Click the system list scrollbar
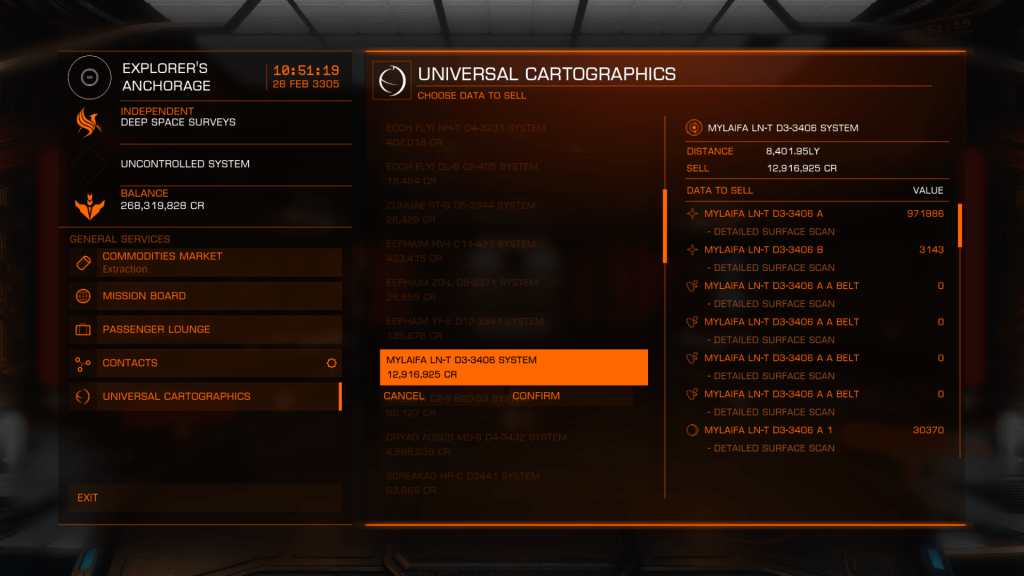Screen dimensions: 1024x576 coord(665,225)
